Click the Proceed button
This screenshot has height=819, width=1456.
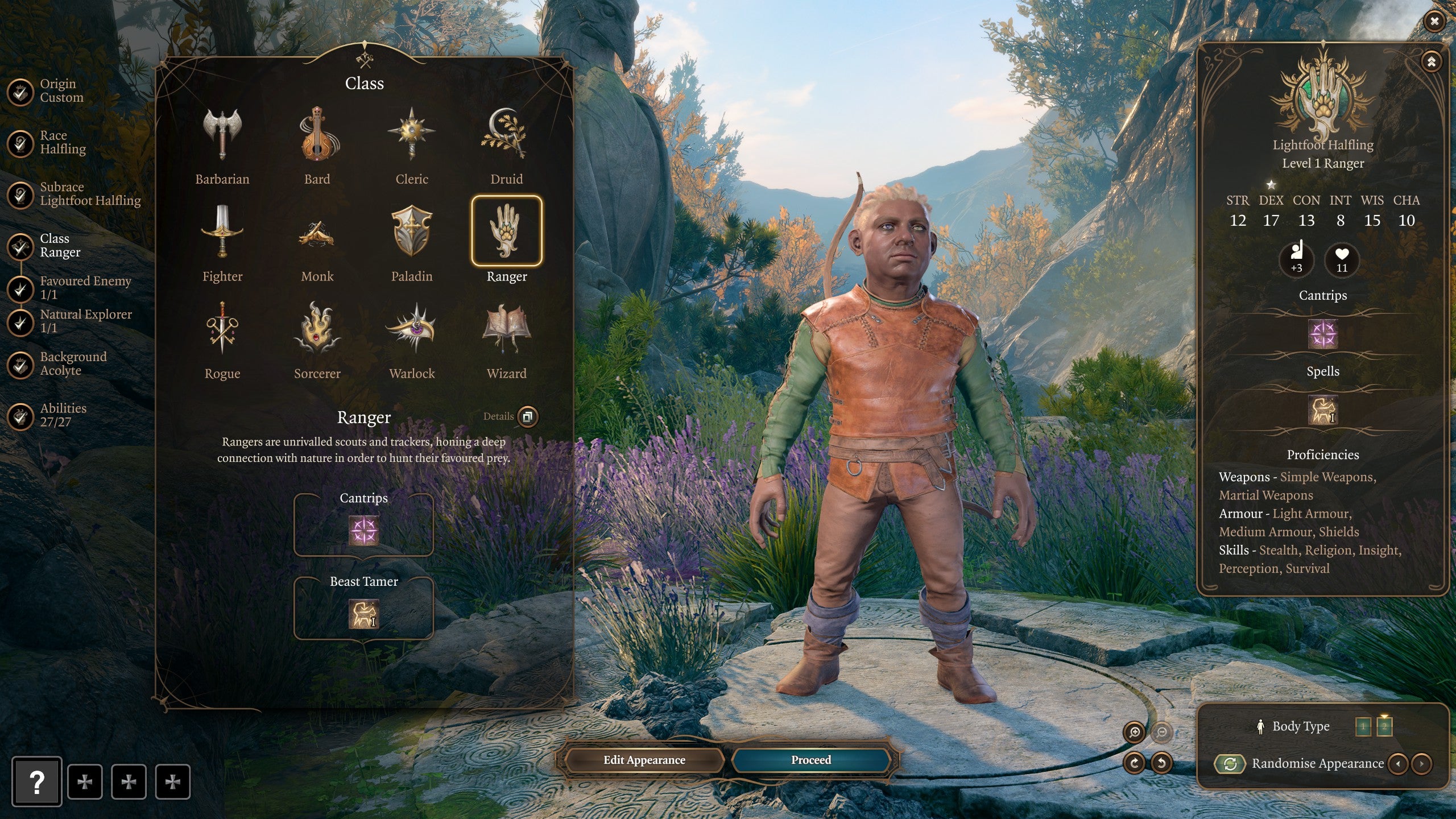[x=810, y=760]
